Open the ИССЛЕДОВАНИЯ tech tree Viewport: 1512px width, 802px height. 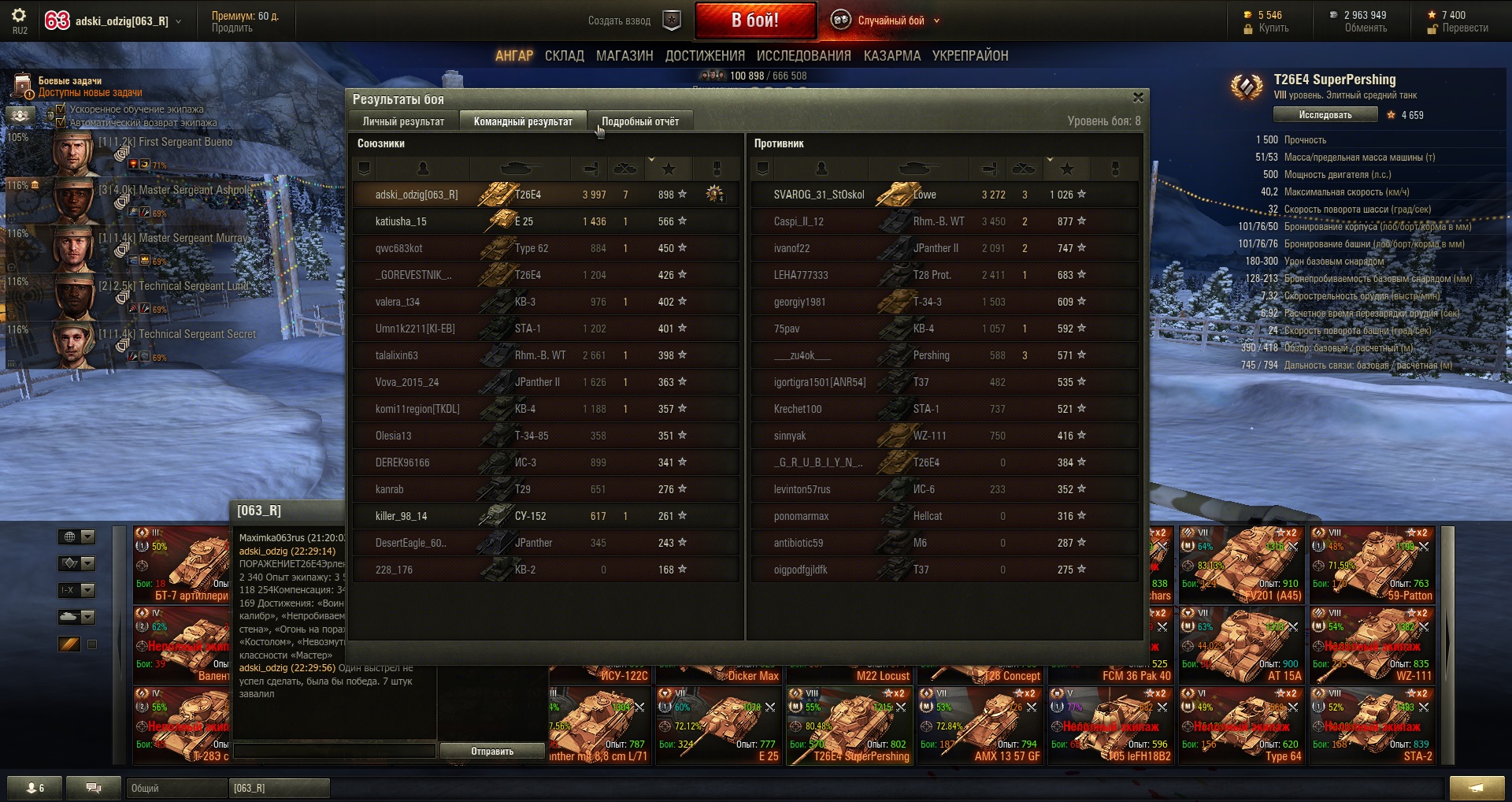[x=803, y=56]
